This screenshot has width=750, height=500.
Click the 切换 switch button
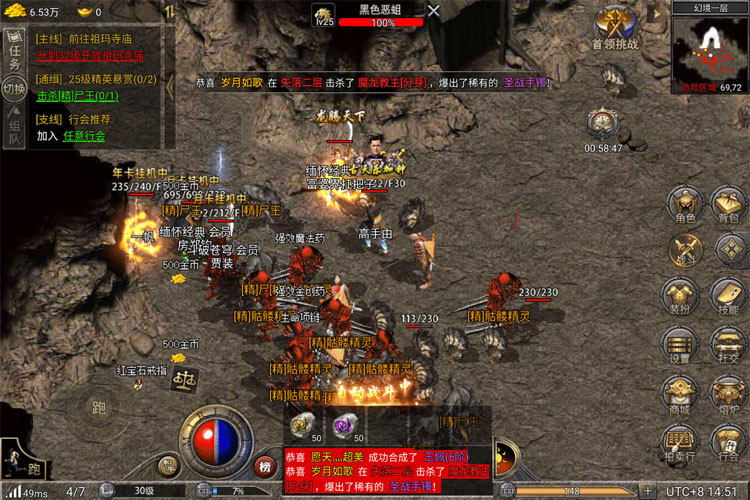tap(14, 88)
